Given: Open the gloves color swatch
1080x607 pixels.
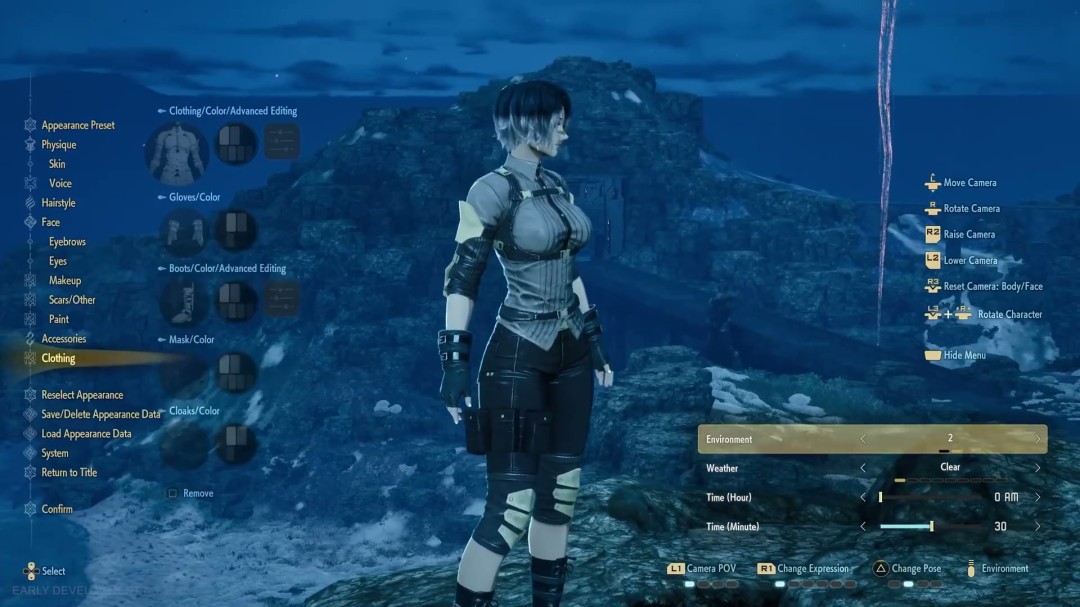Looking at the screenshot, I should coord(237,229).
